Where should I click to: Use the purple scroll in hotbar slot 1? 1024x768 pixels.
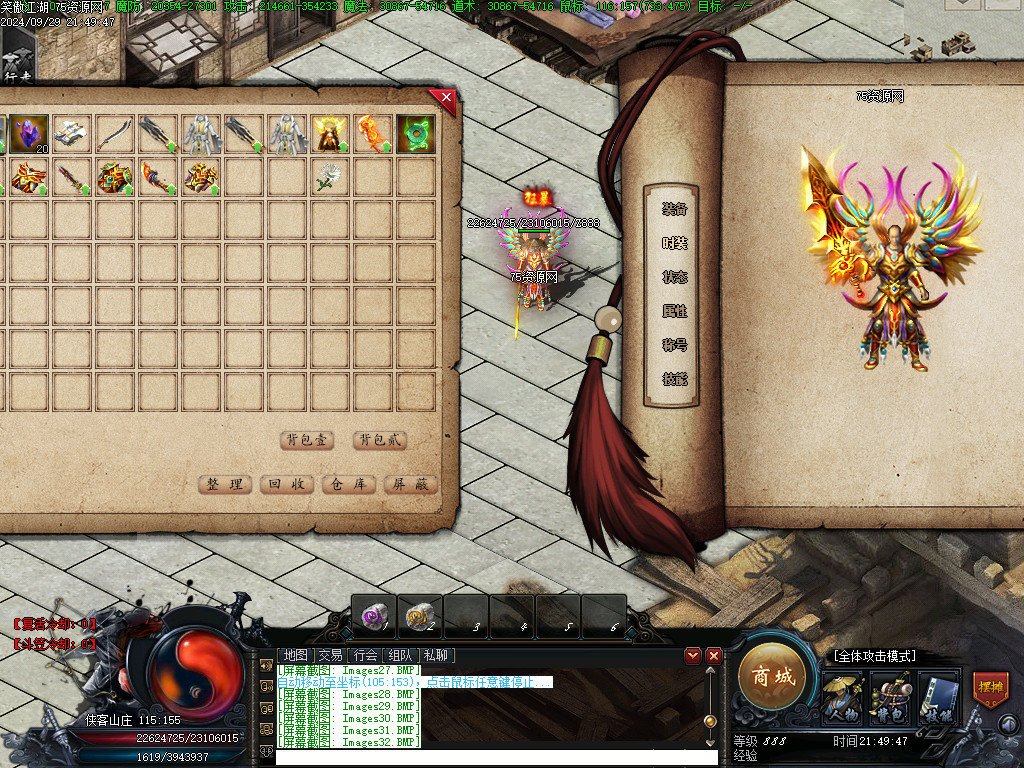pos(374,616)
